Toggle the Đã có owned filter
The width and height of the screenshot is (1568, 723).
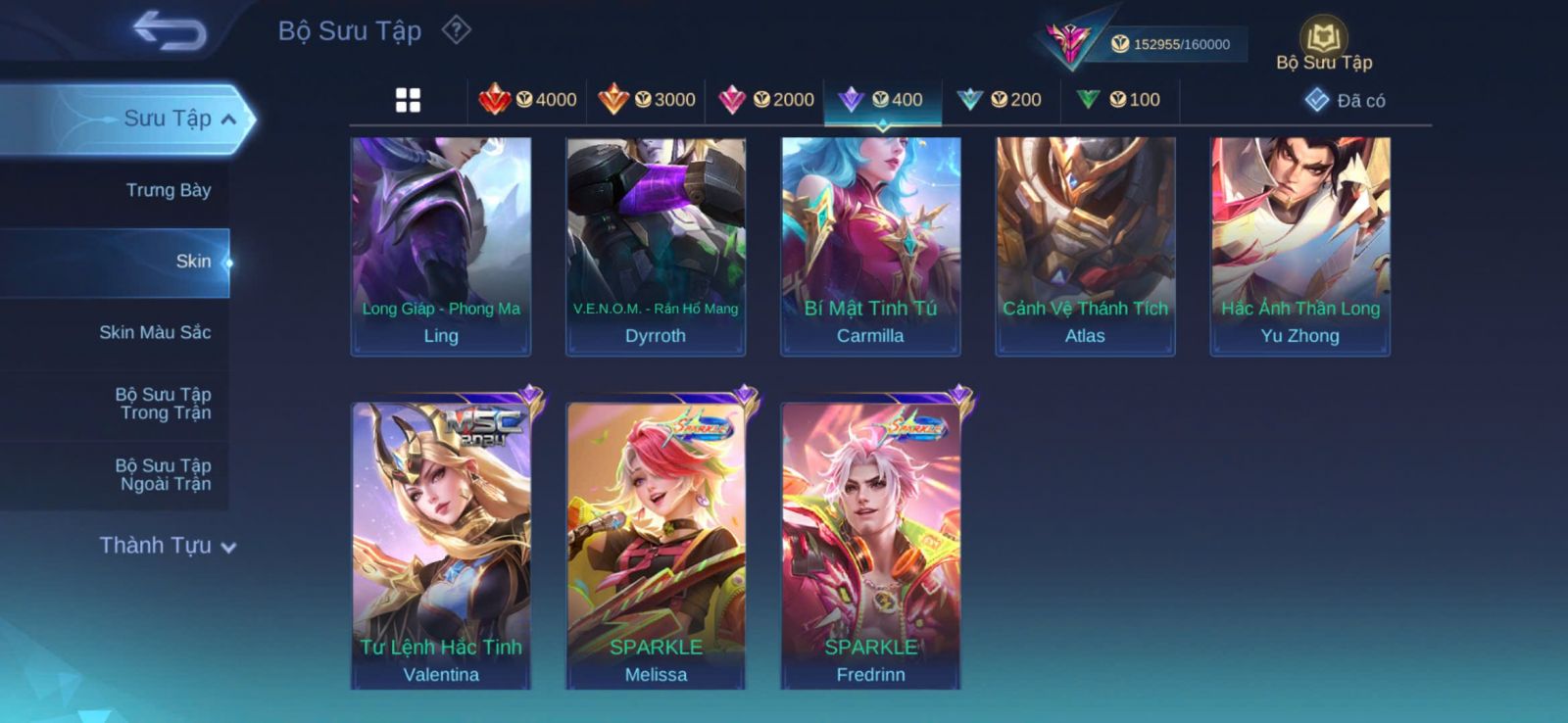click(x=1346, y=100)
